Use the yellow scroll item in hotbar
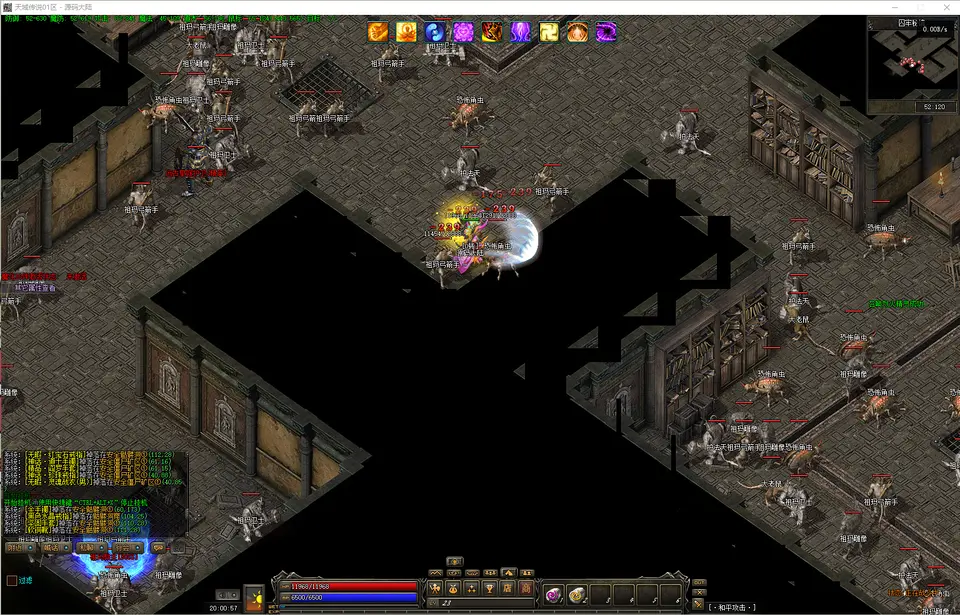Viewport: 960px width, 615px height. tap(577, 595)
